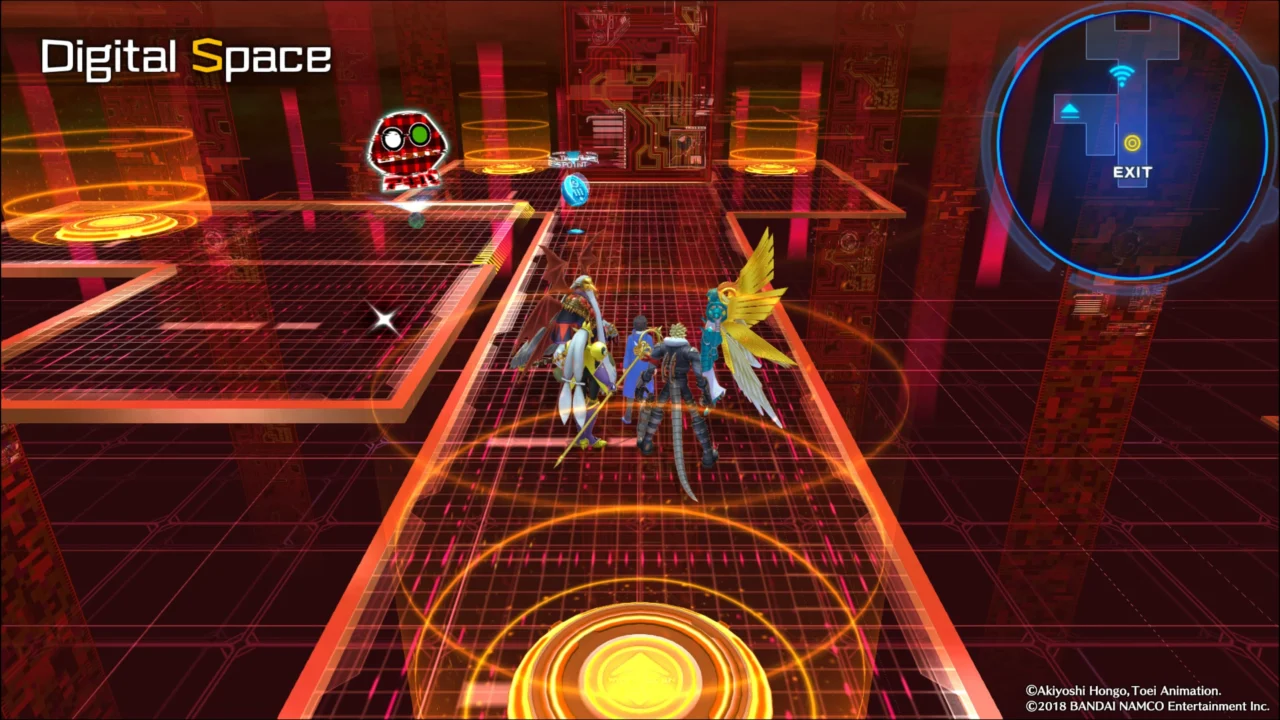Click the green data chip below the NPC icon

(x=416, y=217)
